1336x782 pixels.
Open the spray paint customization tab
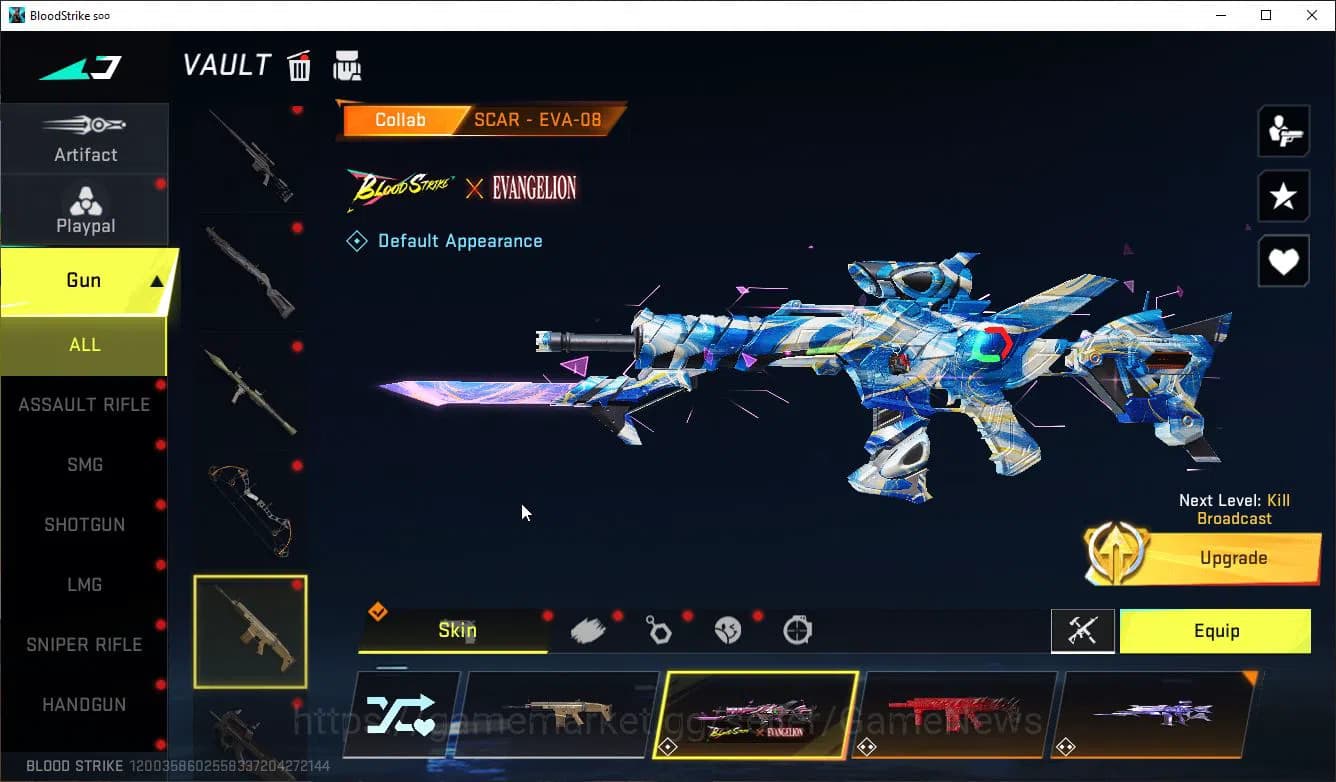(588, 628)
